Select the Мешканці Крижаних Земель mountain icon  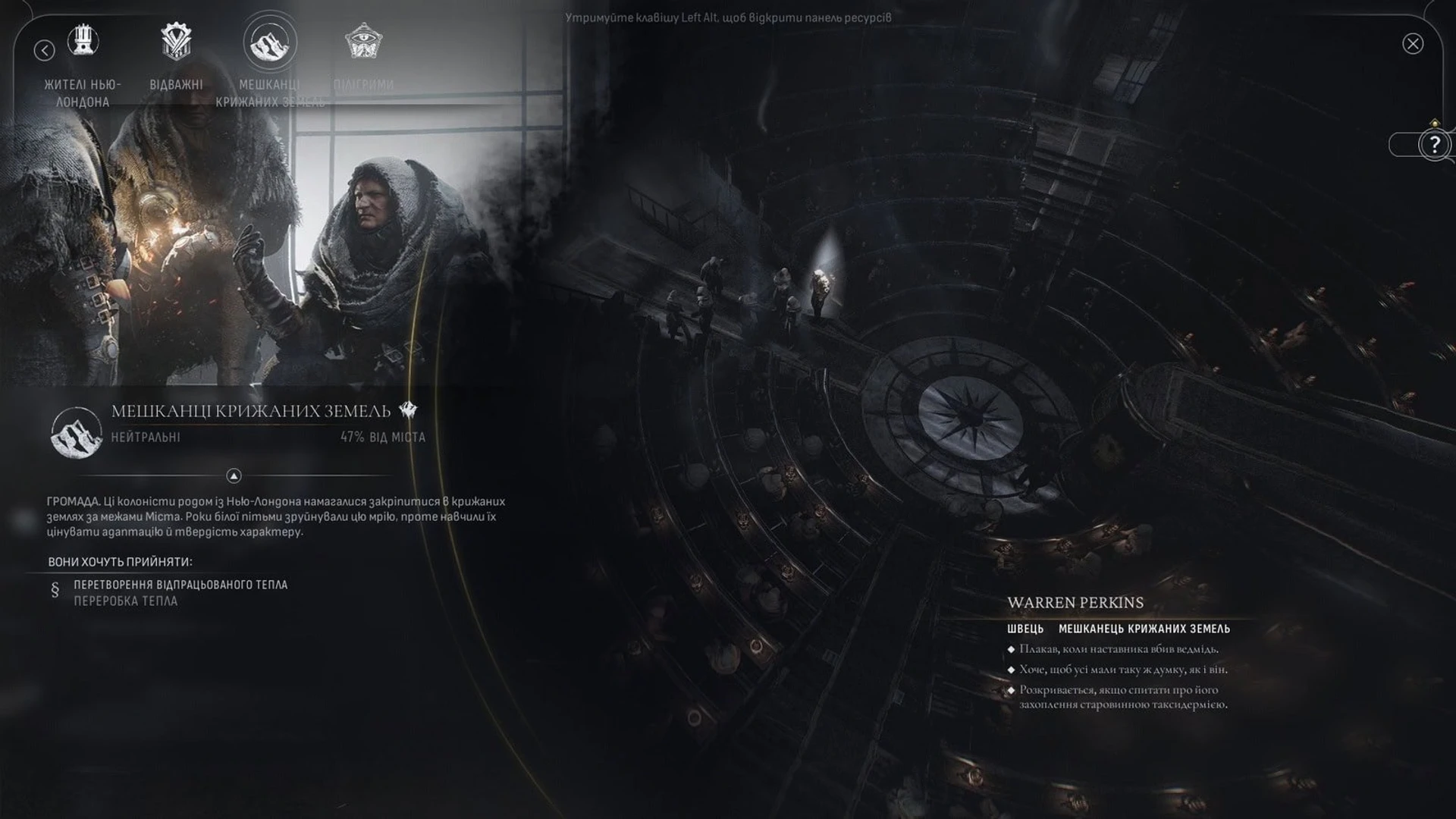[x=269, y=42]
